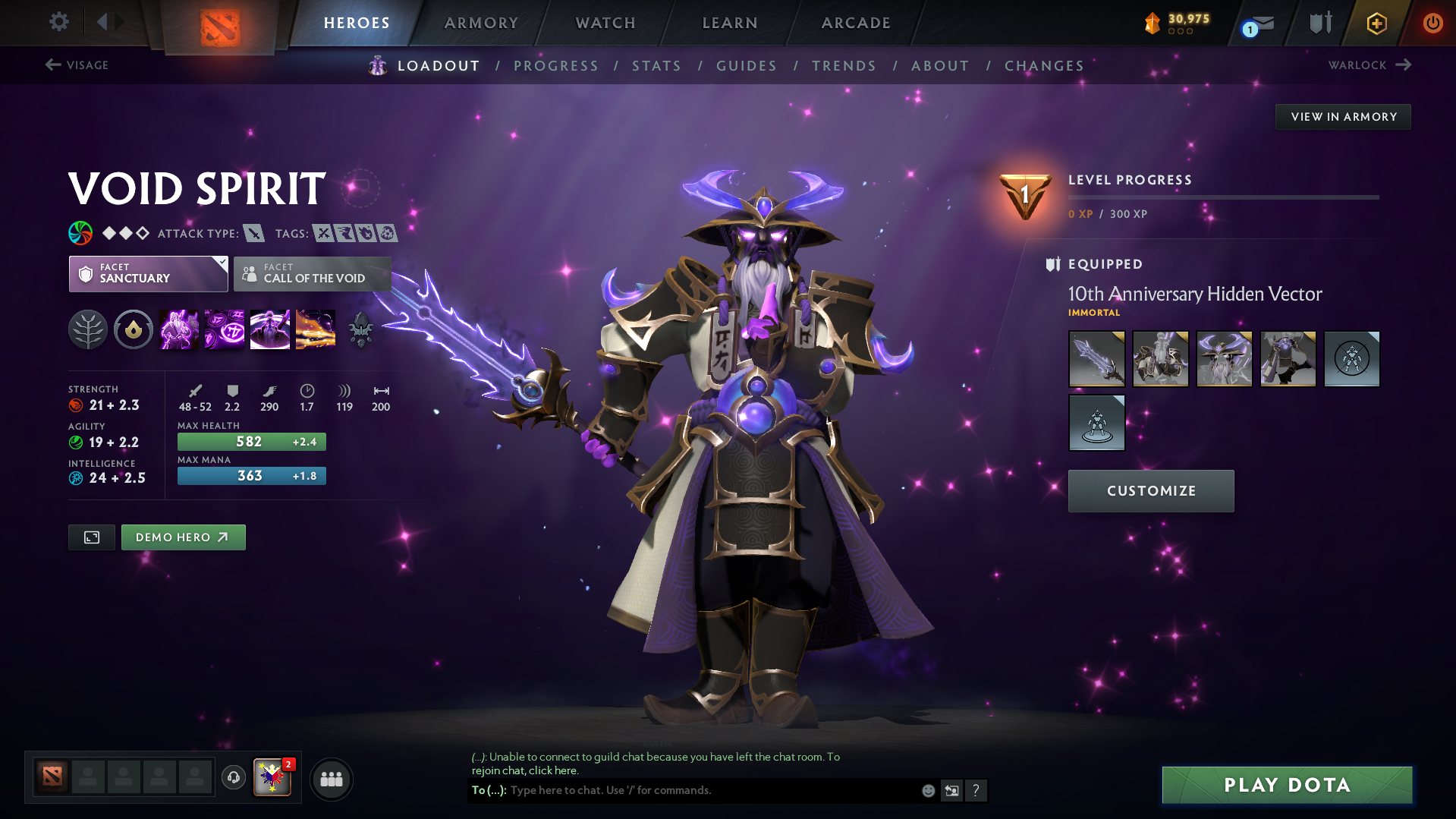Toggle the hero portrait expand icon near Demo Hero
Viewport: 1456px width, 819px height.
coord(91,537)
